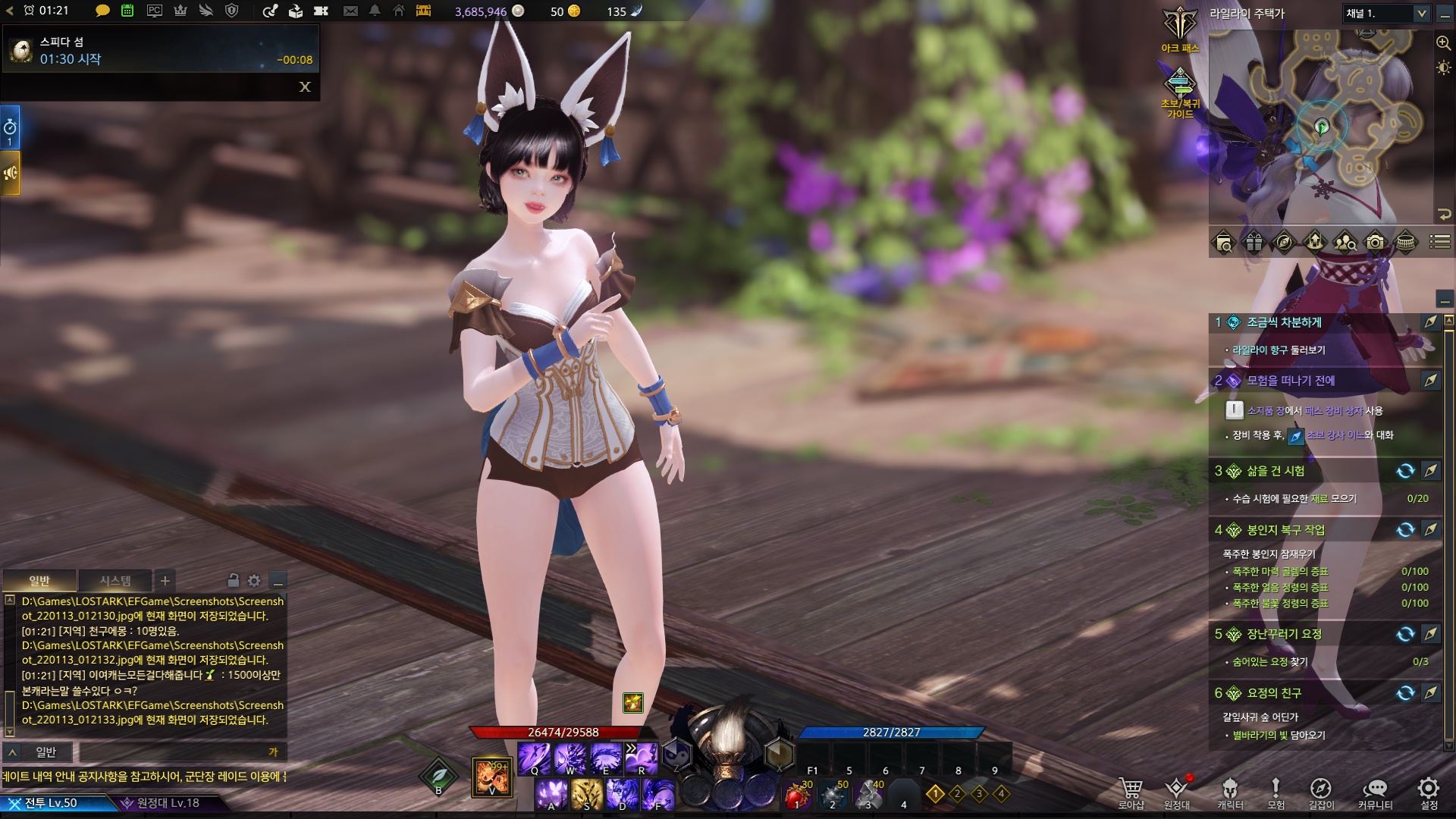Click the minimap zoom magnifier button
This screenshot has height=819, width=1456.
point(1443,43)
